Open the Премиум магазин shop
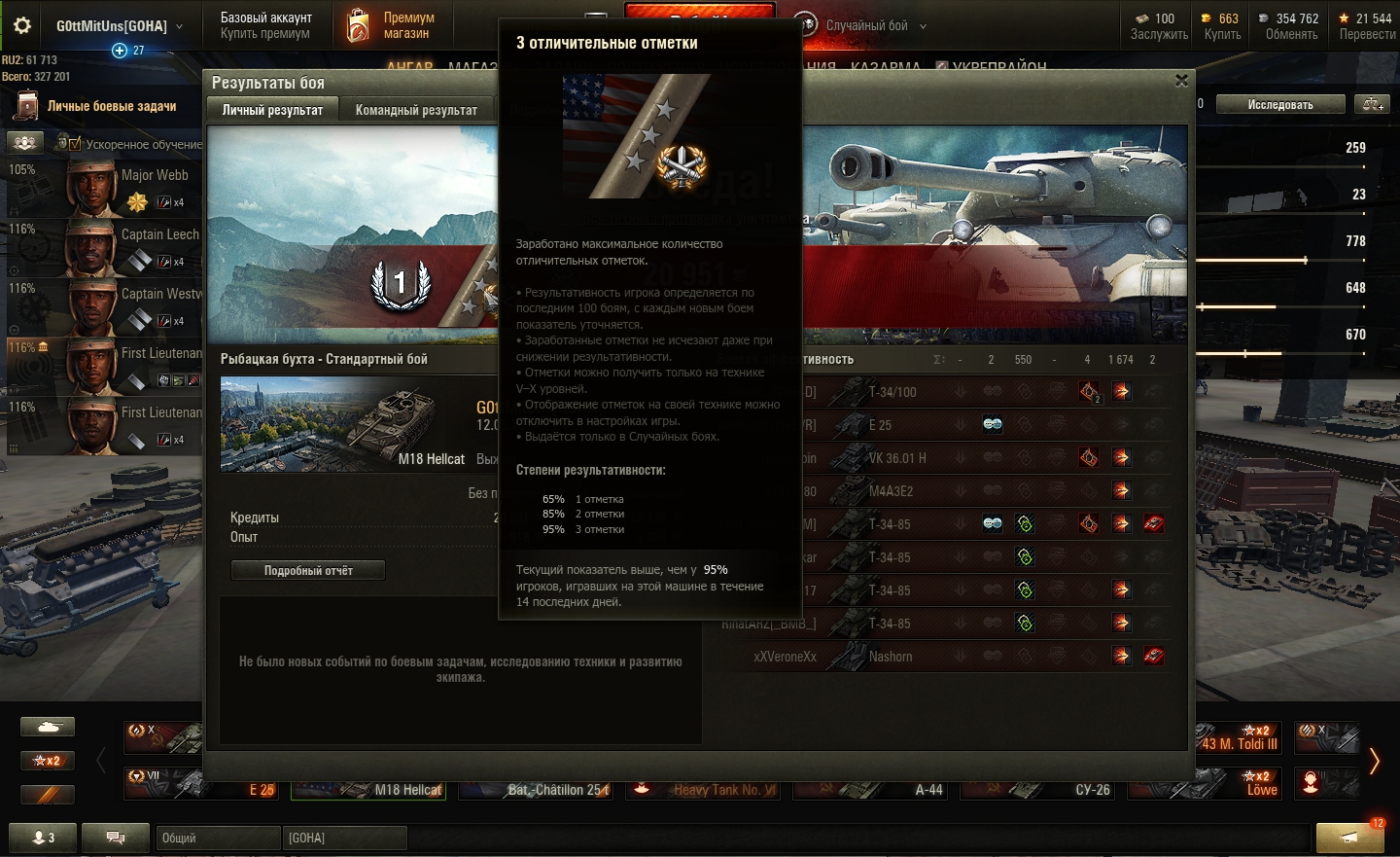1400x857 pixels. [390, 25]
